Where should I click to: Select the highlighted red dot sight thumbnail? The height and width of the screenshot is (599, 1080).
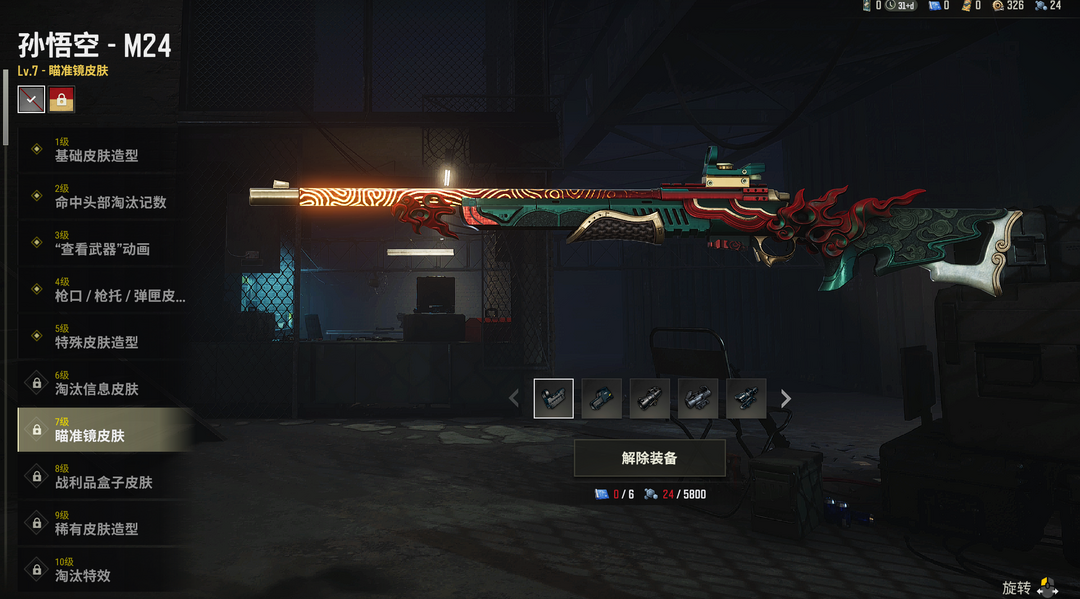coord(554,399)
